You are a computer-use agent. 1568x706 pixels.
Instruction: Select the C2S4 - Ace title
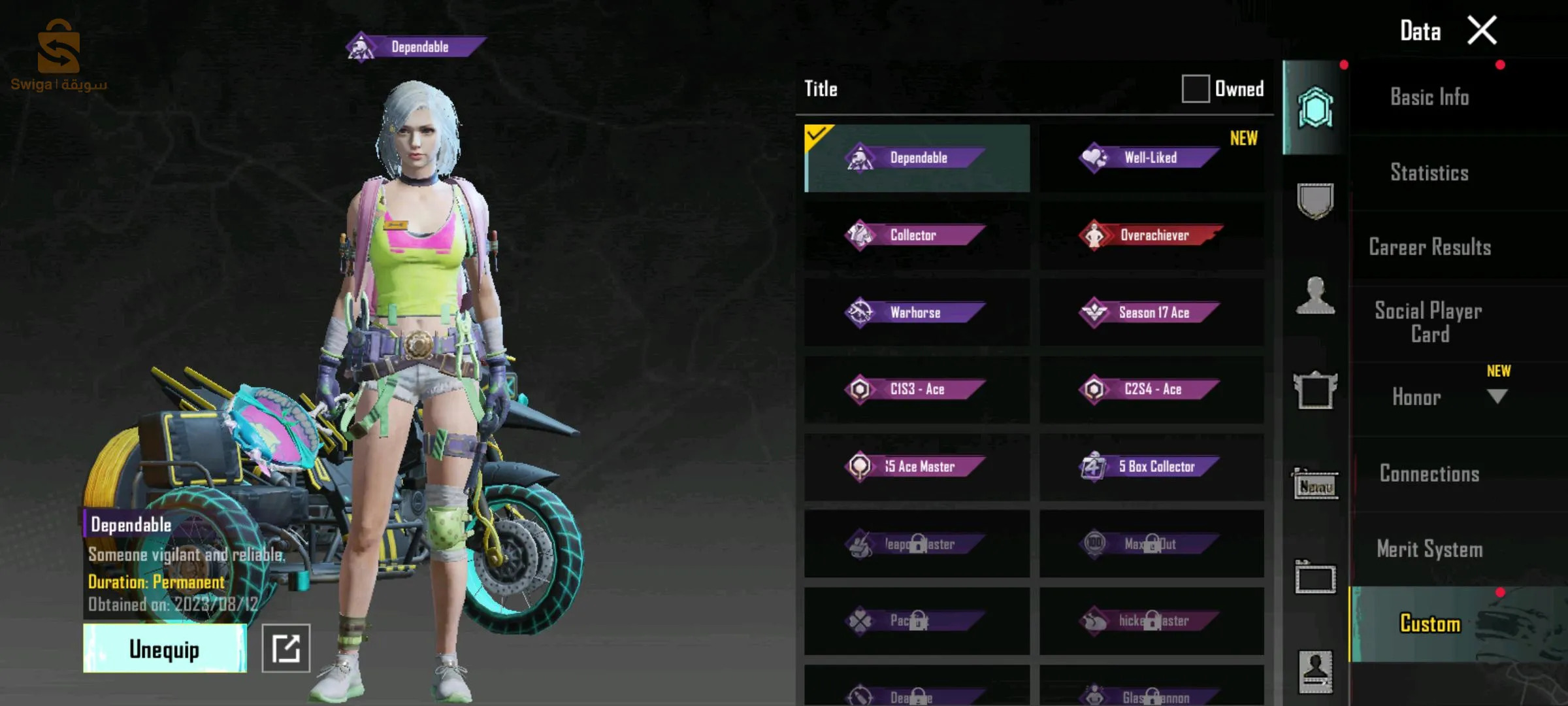tap(1151, 390)
